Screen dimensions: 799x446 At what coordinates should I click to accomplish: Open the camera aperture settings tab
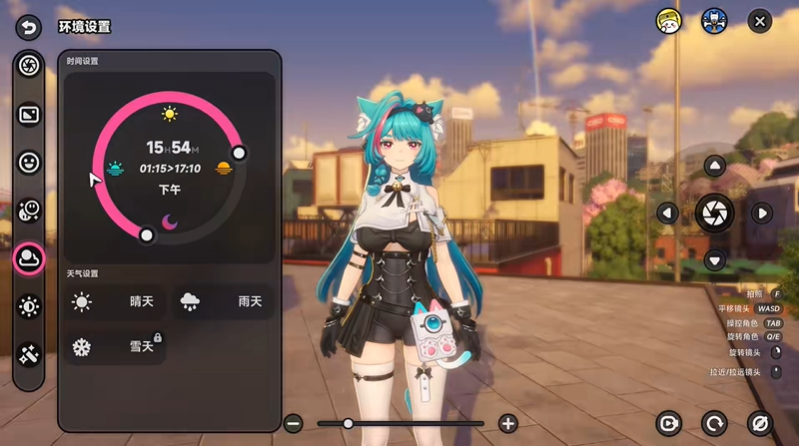click(29, 67)
